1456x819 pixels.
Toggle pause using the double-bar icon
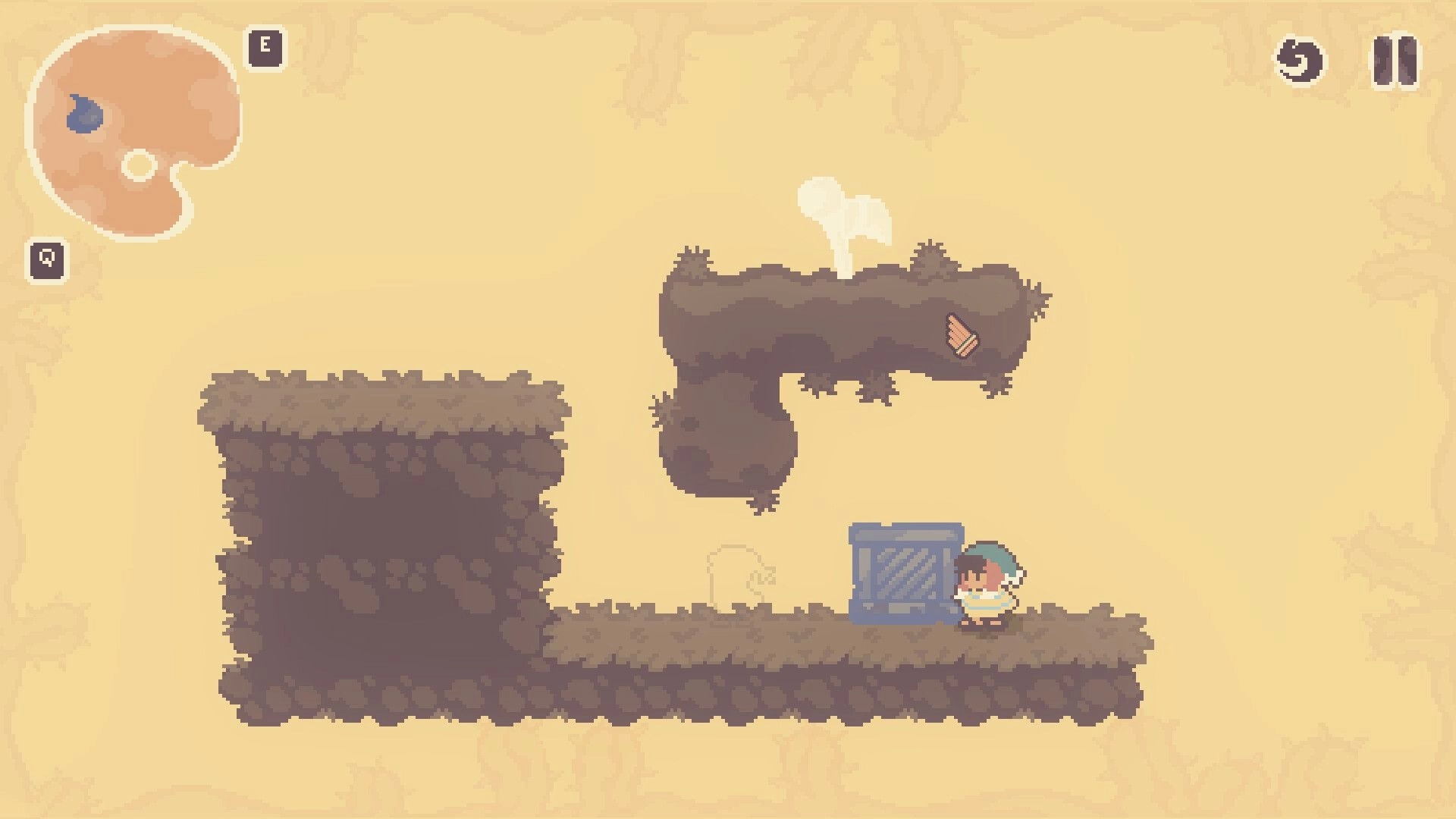pyautogui.click(x=1396, y=61)
